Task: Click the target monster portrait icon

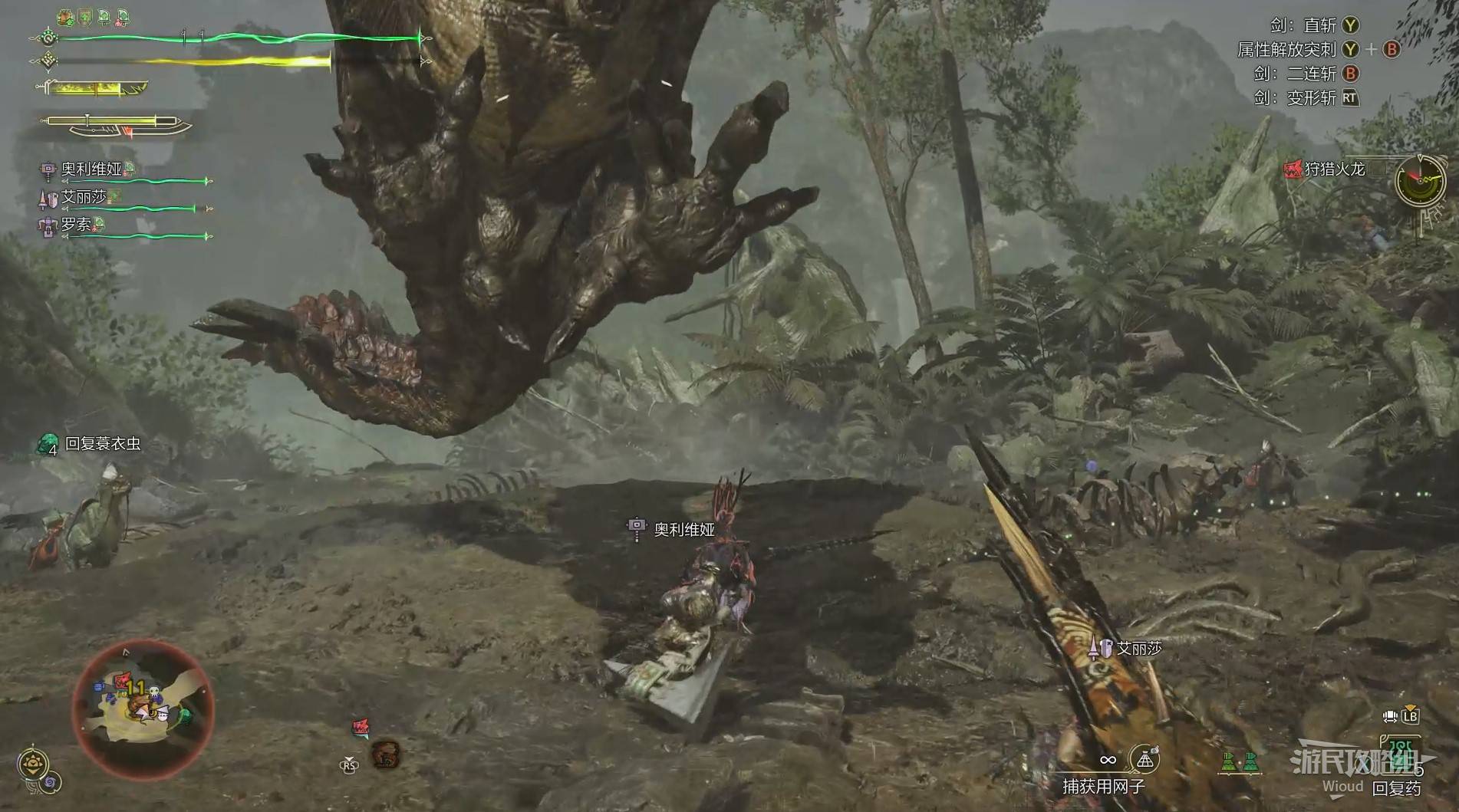Action: 385,754
